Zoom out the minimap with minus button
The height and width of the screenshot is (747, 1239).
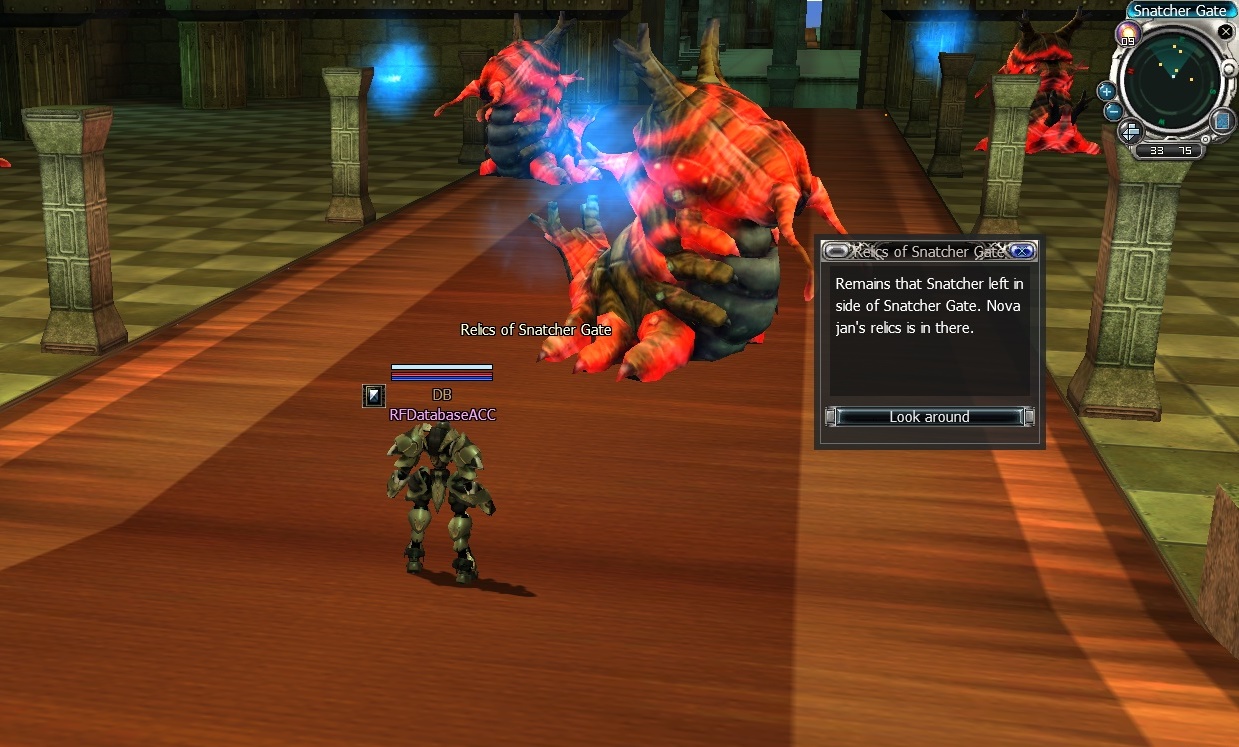pyautogui.click(x=1113, y=111)
